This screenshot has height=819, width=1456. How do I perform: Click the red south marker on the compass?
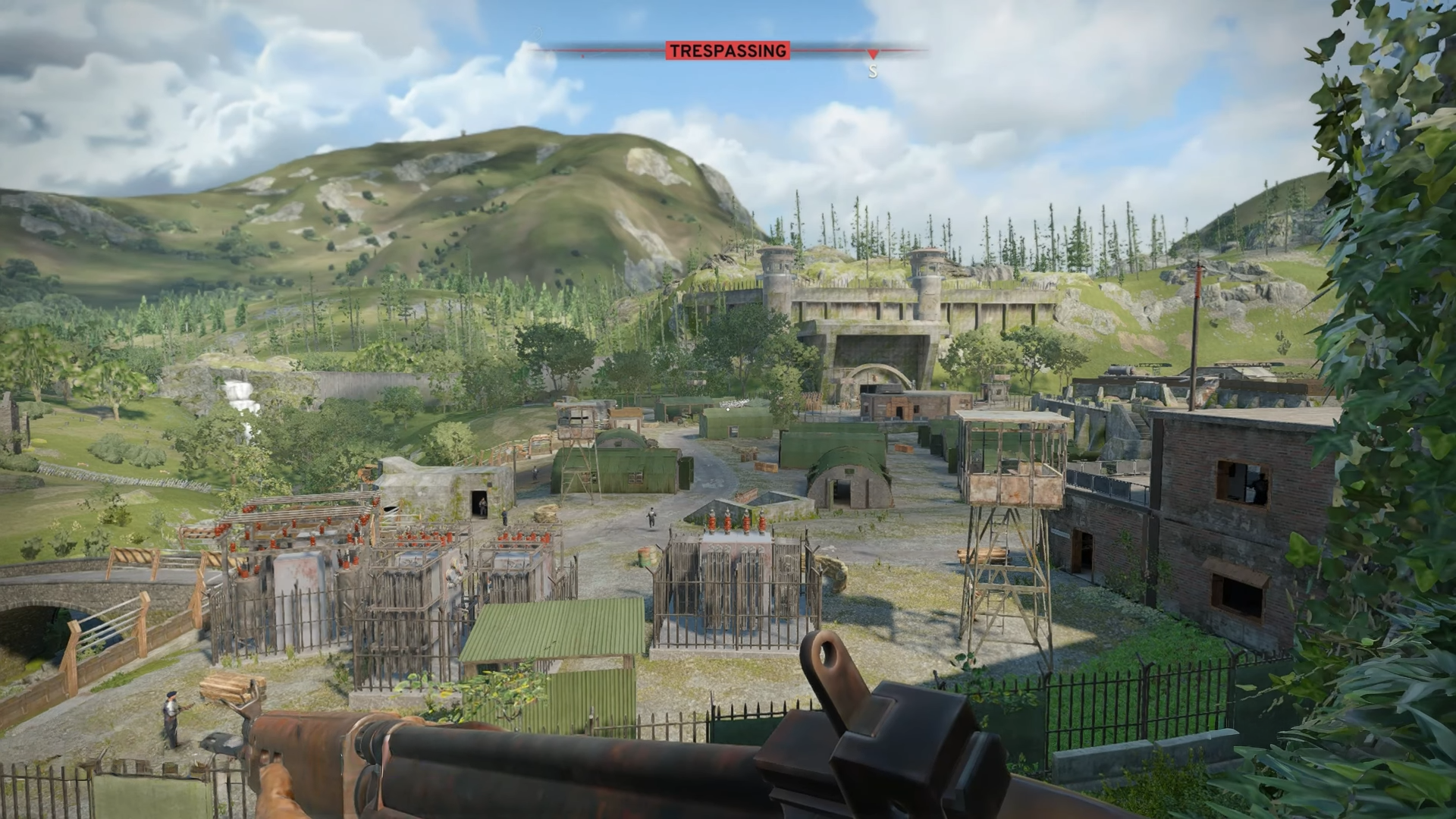pyautogui.click(x=873, y=55)
